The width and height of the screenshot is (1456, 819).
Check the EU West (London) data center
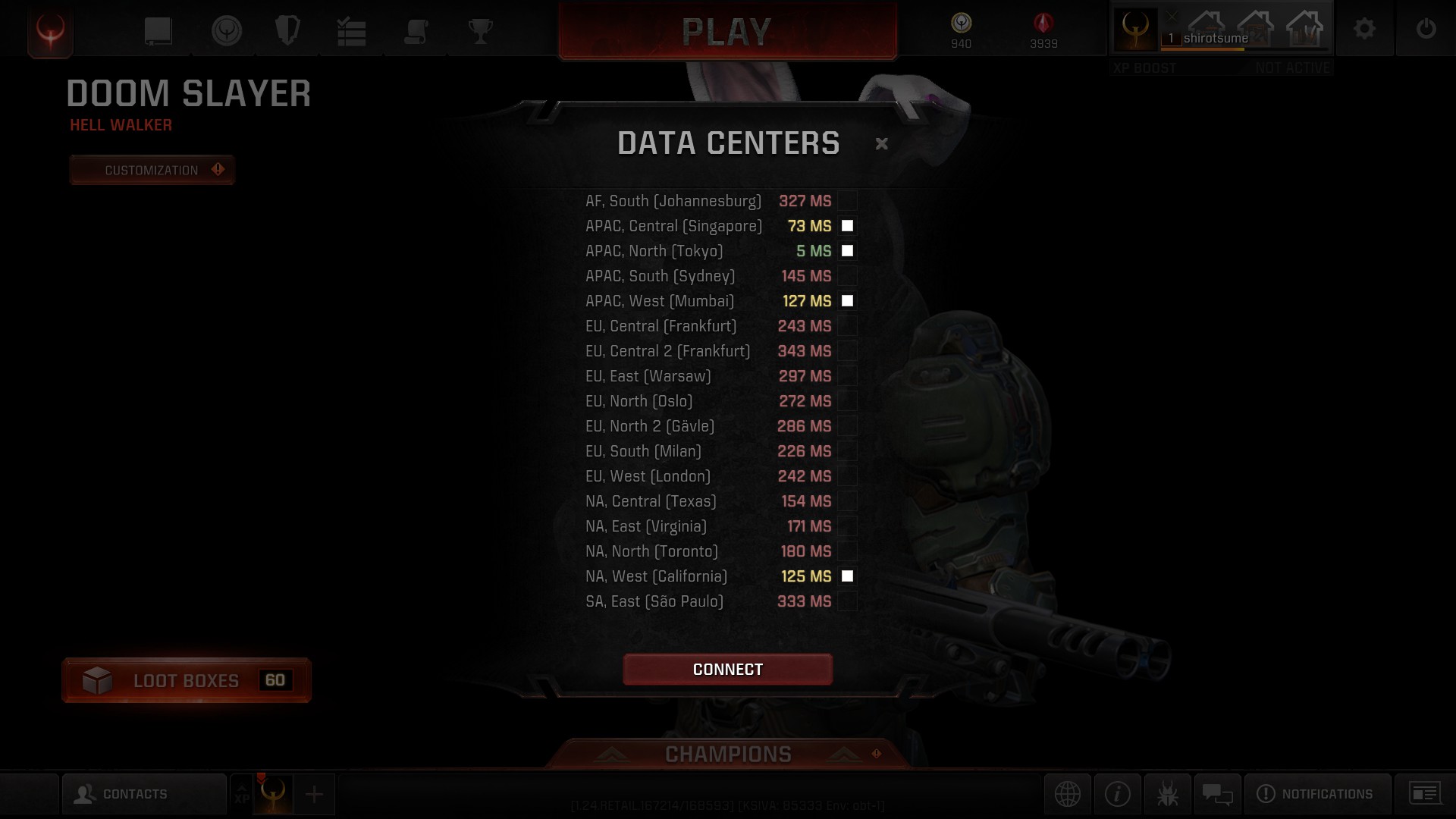847,476
